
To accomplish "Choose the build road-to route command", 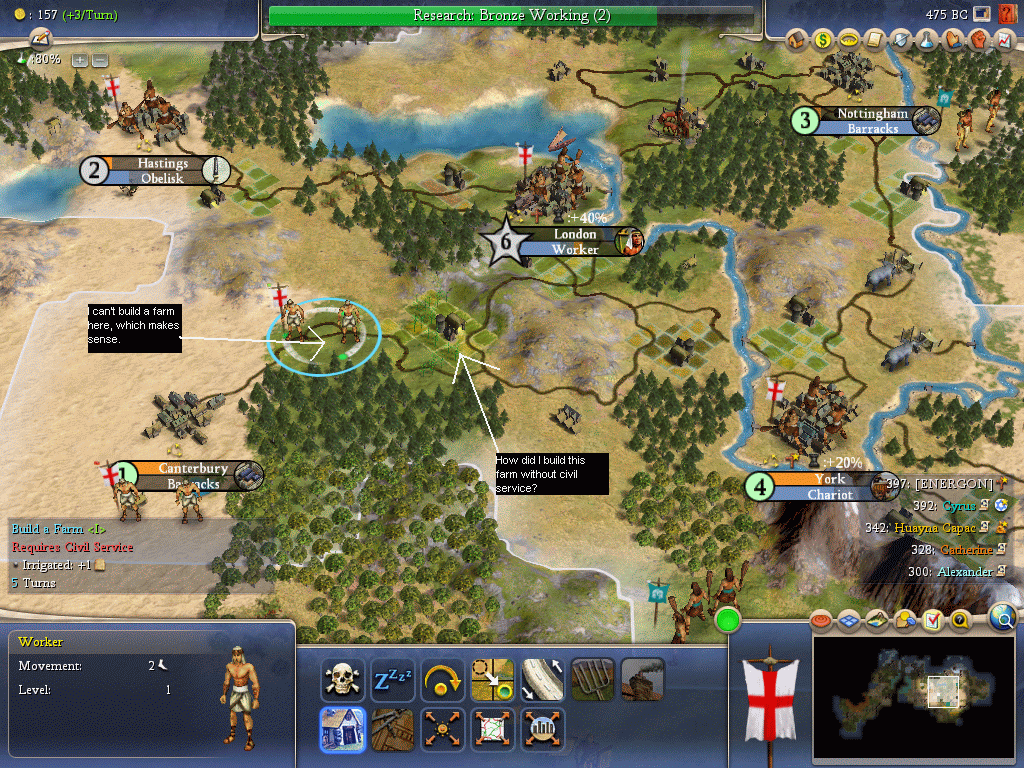I will click(x=542, y=680).
